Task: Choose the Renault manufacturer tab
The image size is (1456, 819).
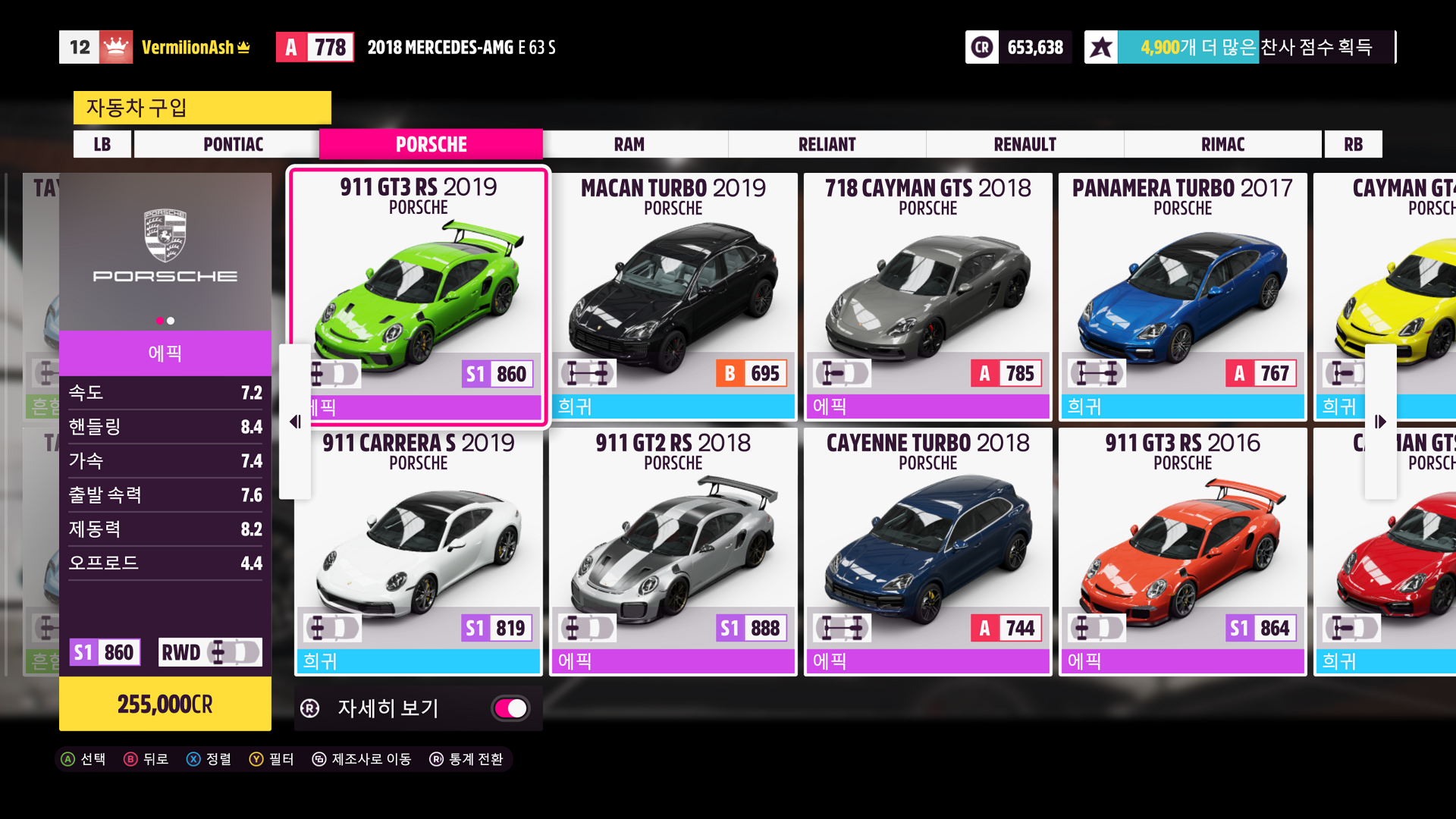Action: tap(1025, 144)
